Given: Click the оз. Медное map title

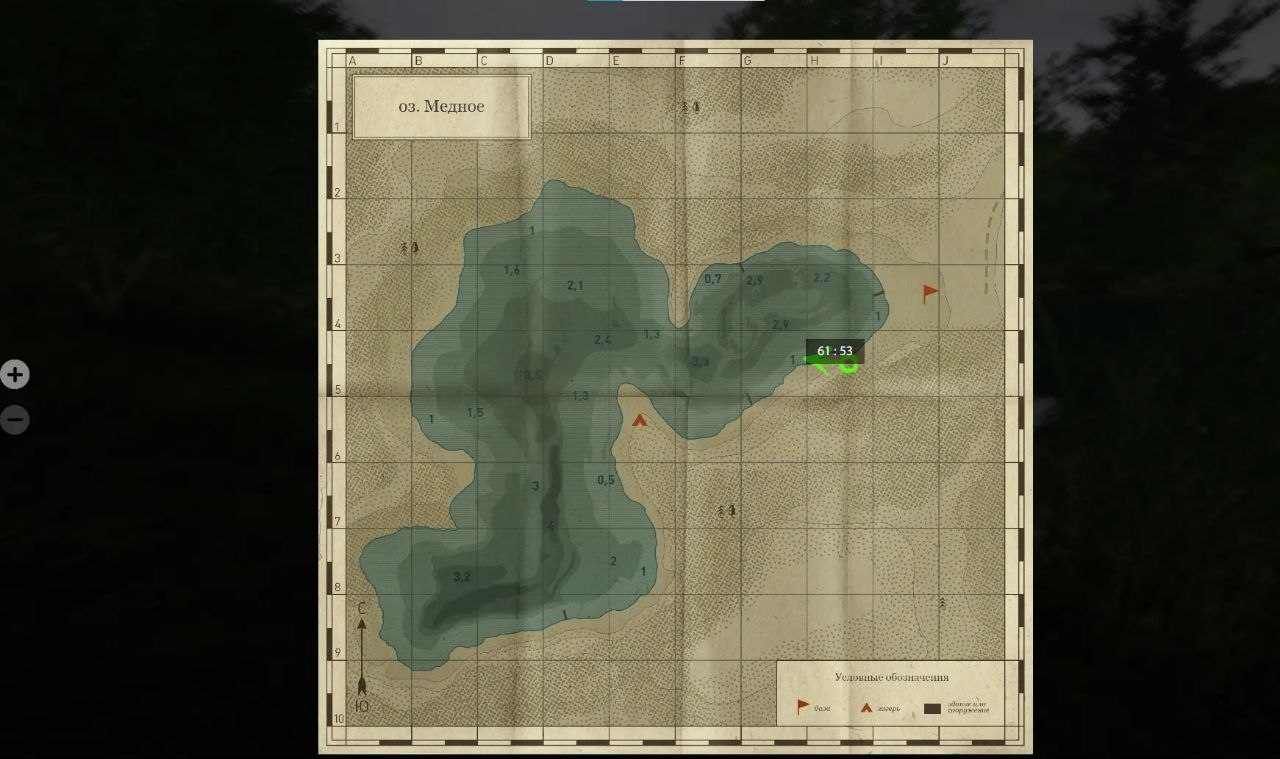Looking at the screenshot, I should point(441,107).
